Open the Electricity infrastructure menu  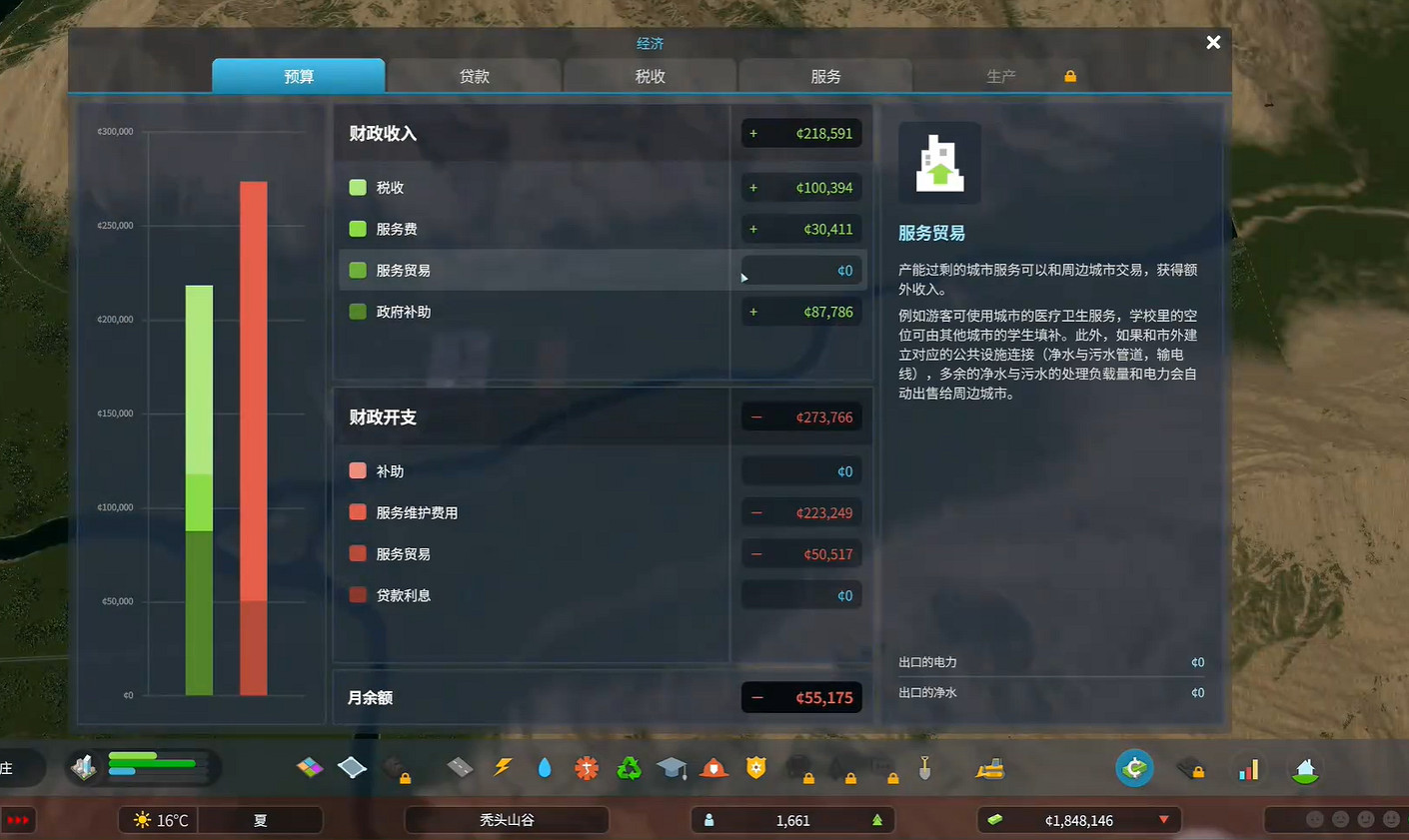coord(504,768)
